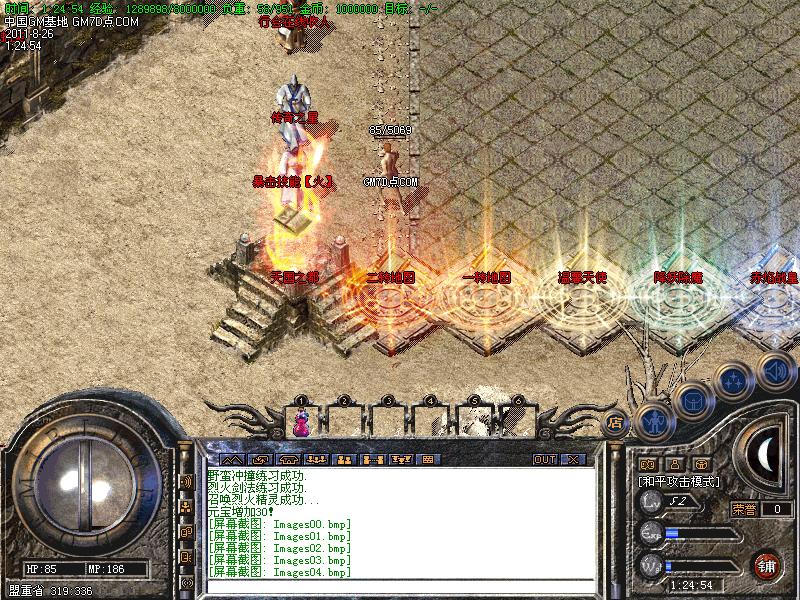Select the pink potion in belt slot 1
This screenshot has height=600, width=800.
click(301, 423)
